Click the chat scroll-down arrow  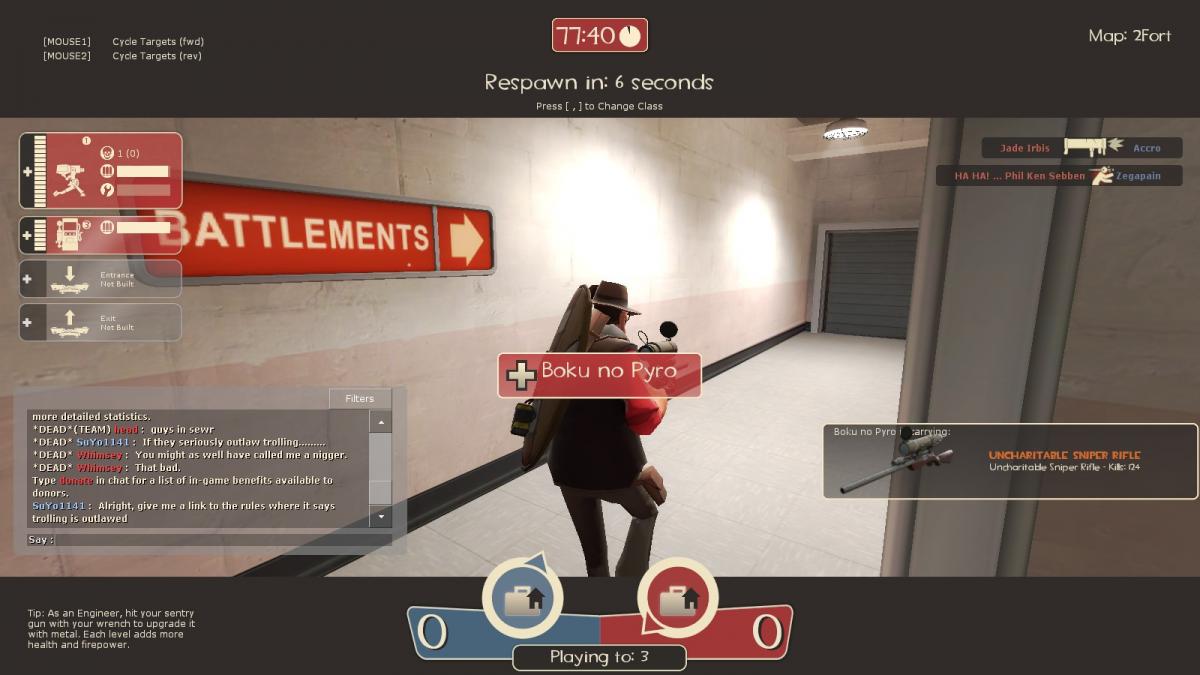(x=380, y=517)
